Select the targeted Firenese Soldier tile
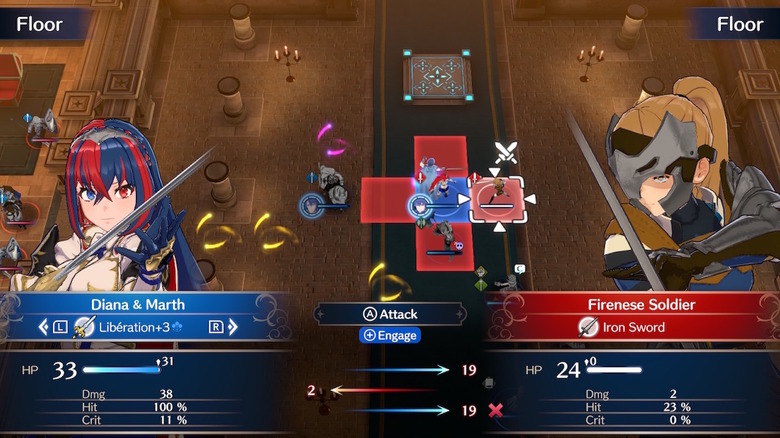Screen dimensions: 780x438 click(x=497, y=198)
